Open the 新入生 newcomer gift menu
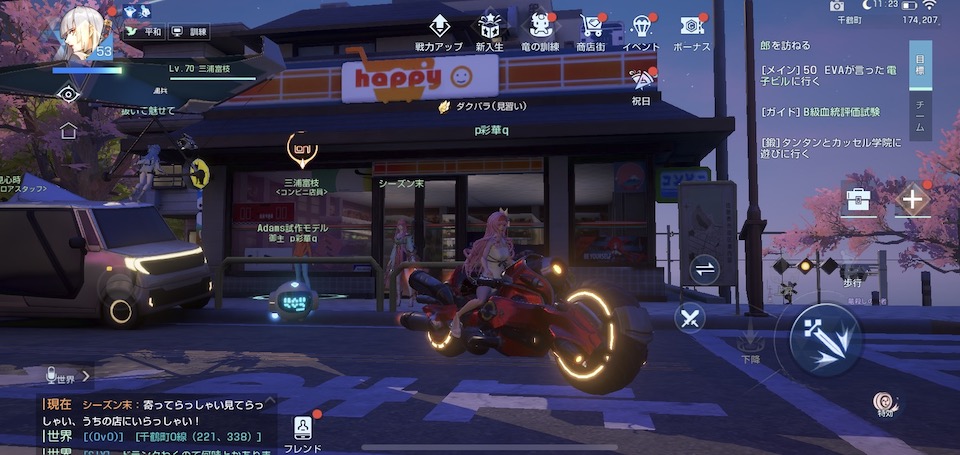This screenshot has width=960, height=455. coord(490,31)
